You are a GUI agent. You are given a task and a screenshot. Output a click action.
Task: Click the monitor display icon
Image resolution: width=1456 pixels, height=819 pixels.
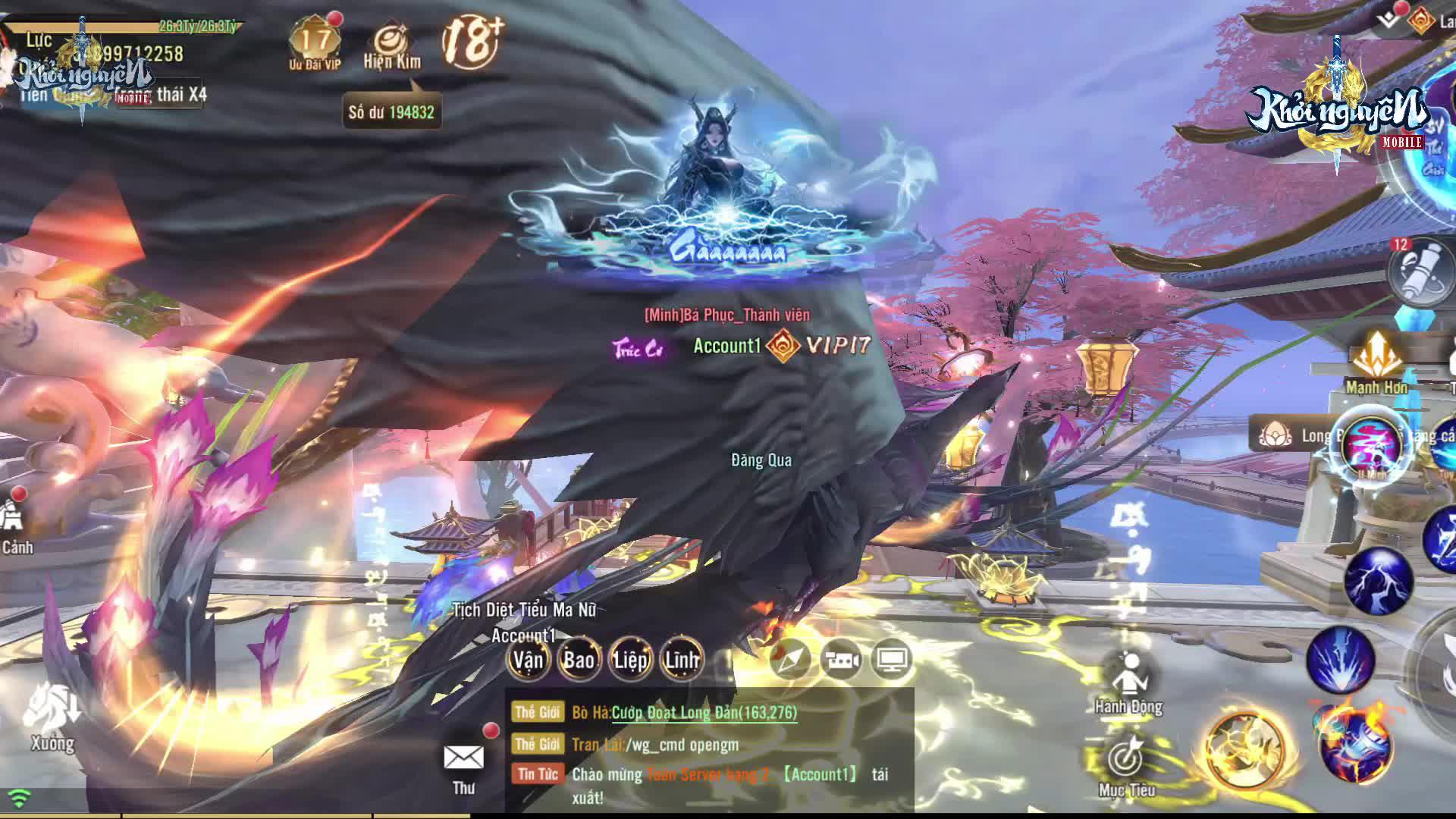[892, 661]
